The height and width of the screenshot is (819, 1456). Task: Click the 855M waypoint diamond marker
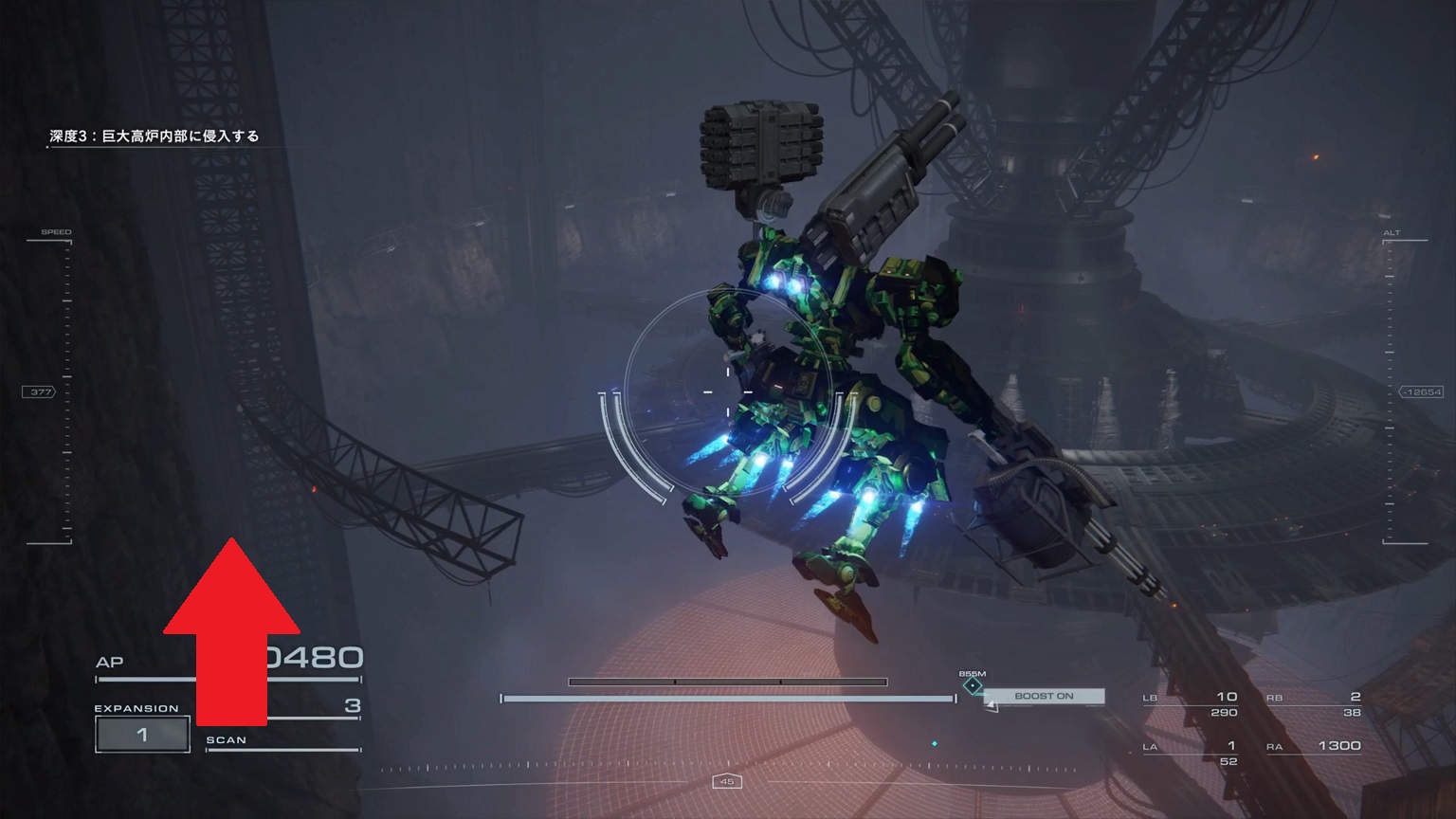point(973,685)
